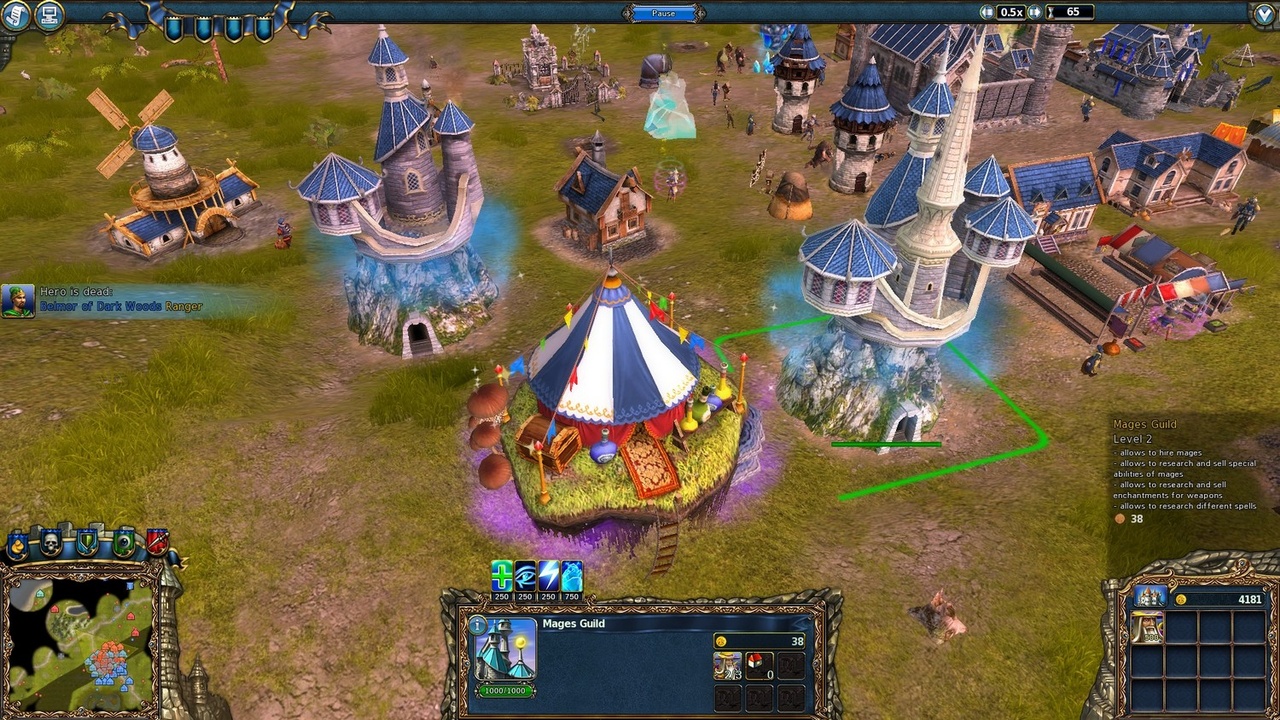This screenshot has width=1280, height=720.
Task: Cast the lightning bolt spell
Action: 549,576
